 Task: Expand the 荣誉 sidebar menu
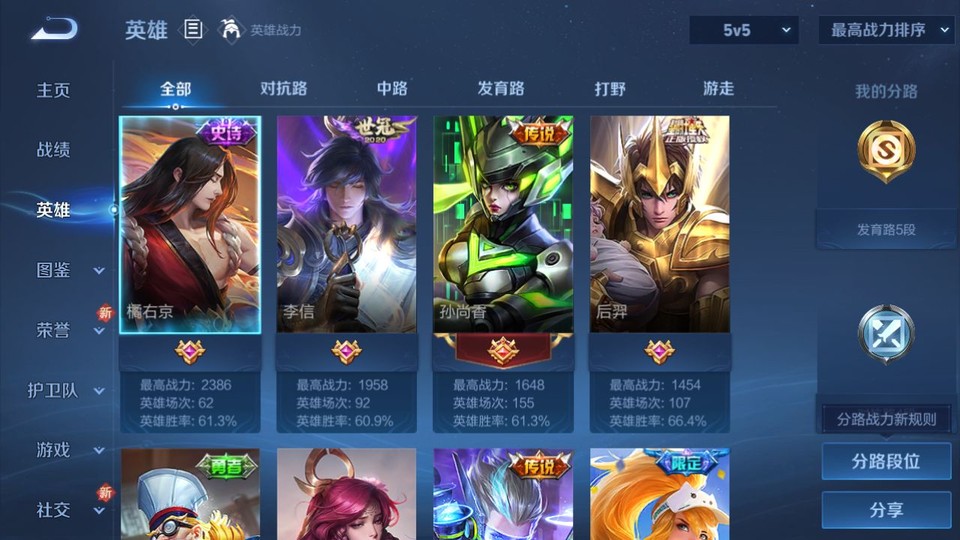[68, 330]
